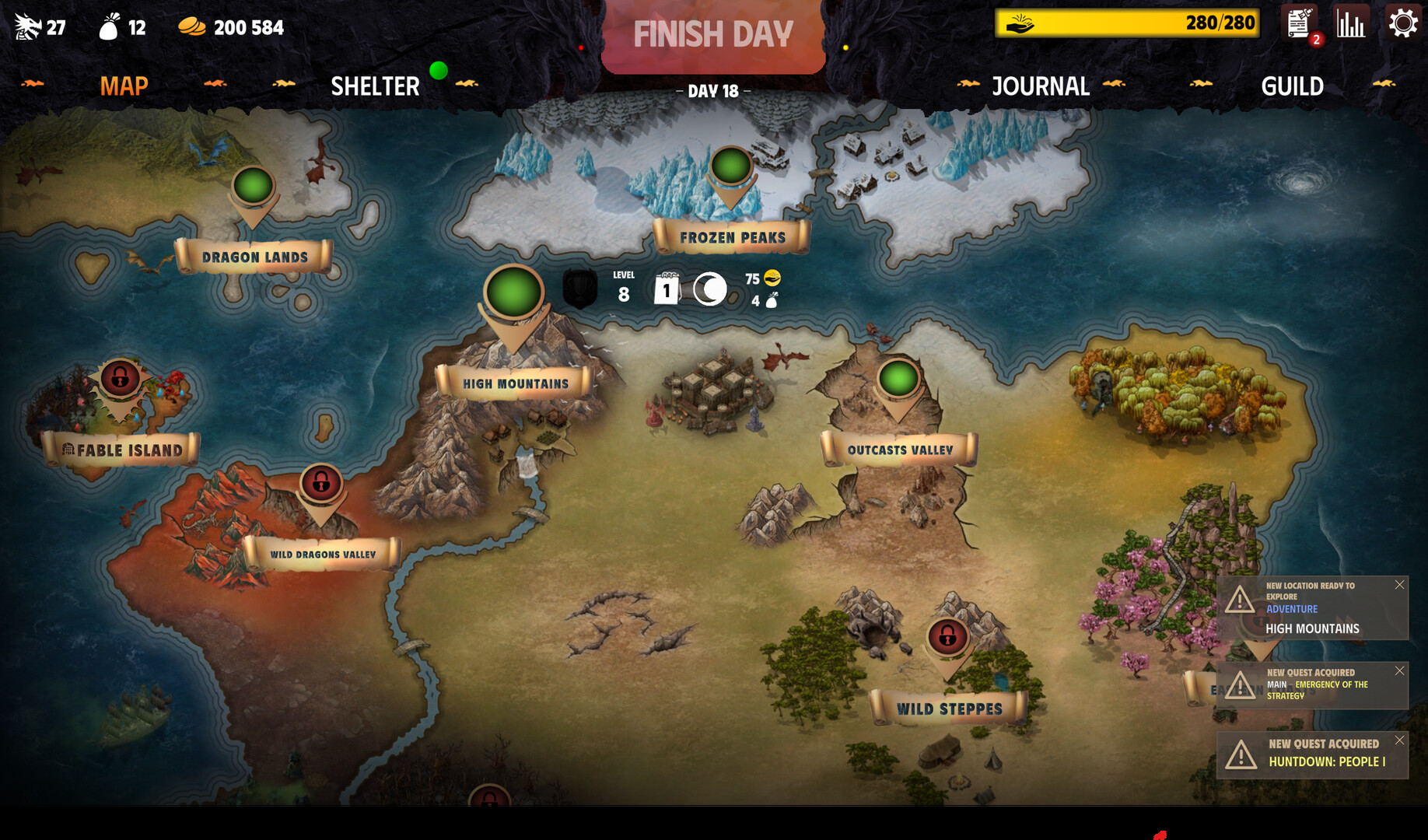Open the Journal tab

[x=1040, y=86]
